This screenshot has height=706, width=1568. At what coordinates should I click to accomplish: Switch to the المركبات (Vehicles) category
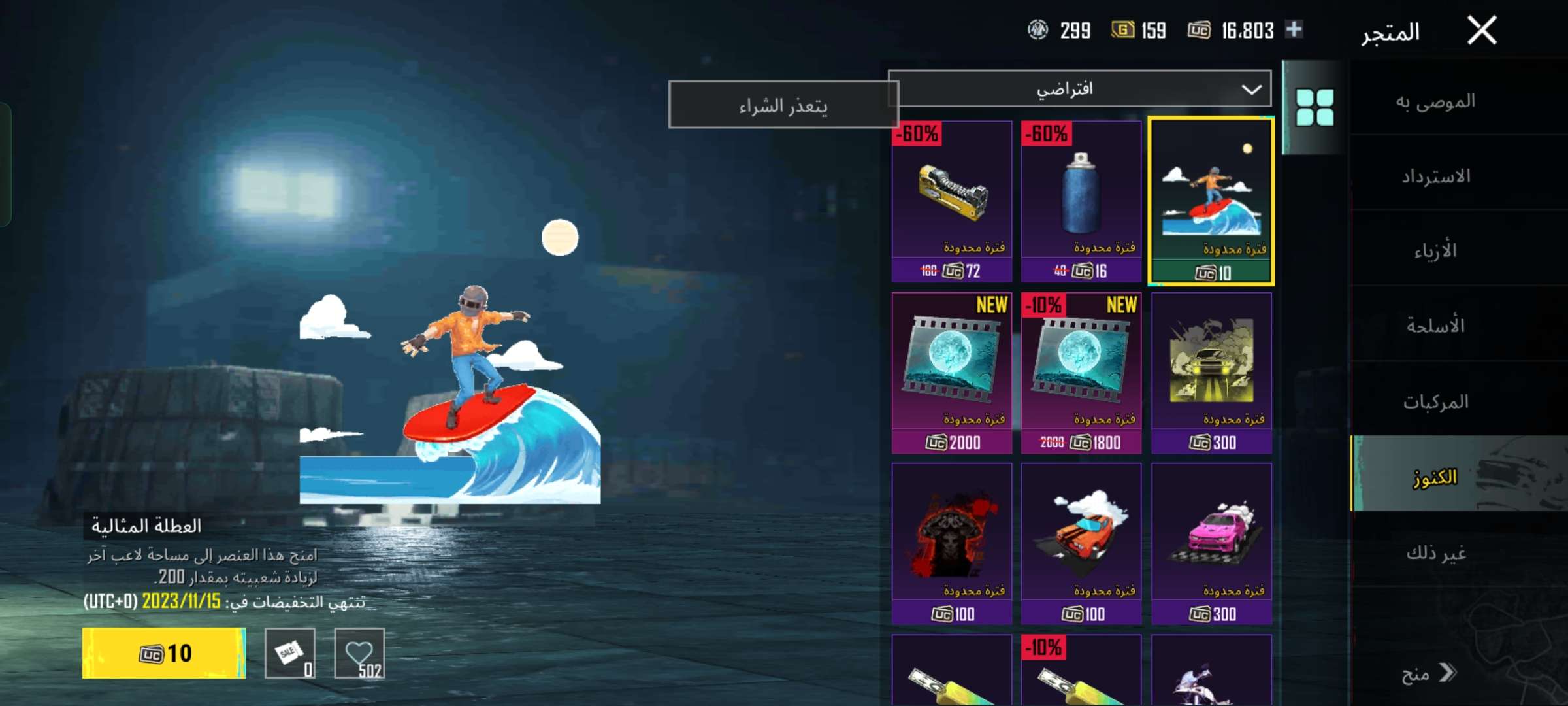[1435, 401]
